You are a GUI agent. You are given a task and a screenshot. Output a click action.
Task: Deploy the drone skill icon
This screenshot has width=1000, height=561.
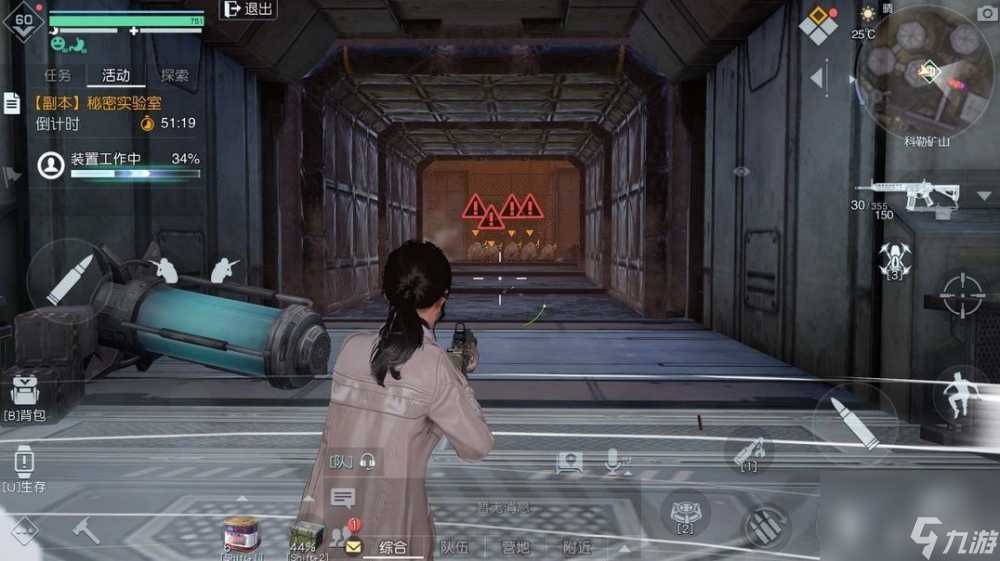click(x=893, y=258)
